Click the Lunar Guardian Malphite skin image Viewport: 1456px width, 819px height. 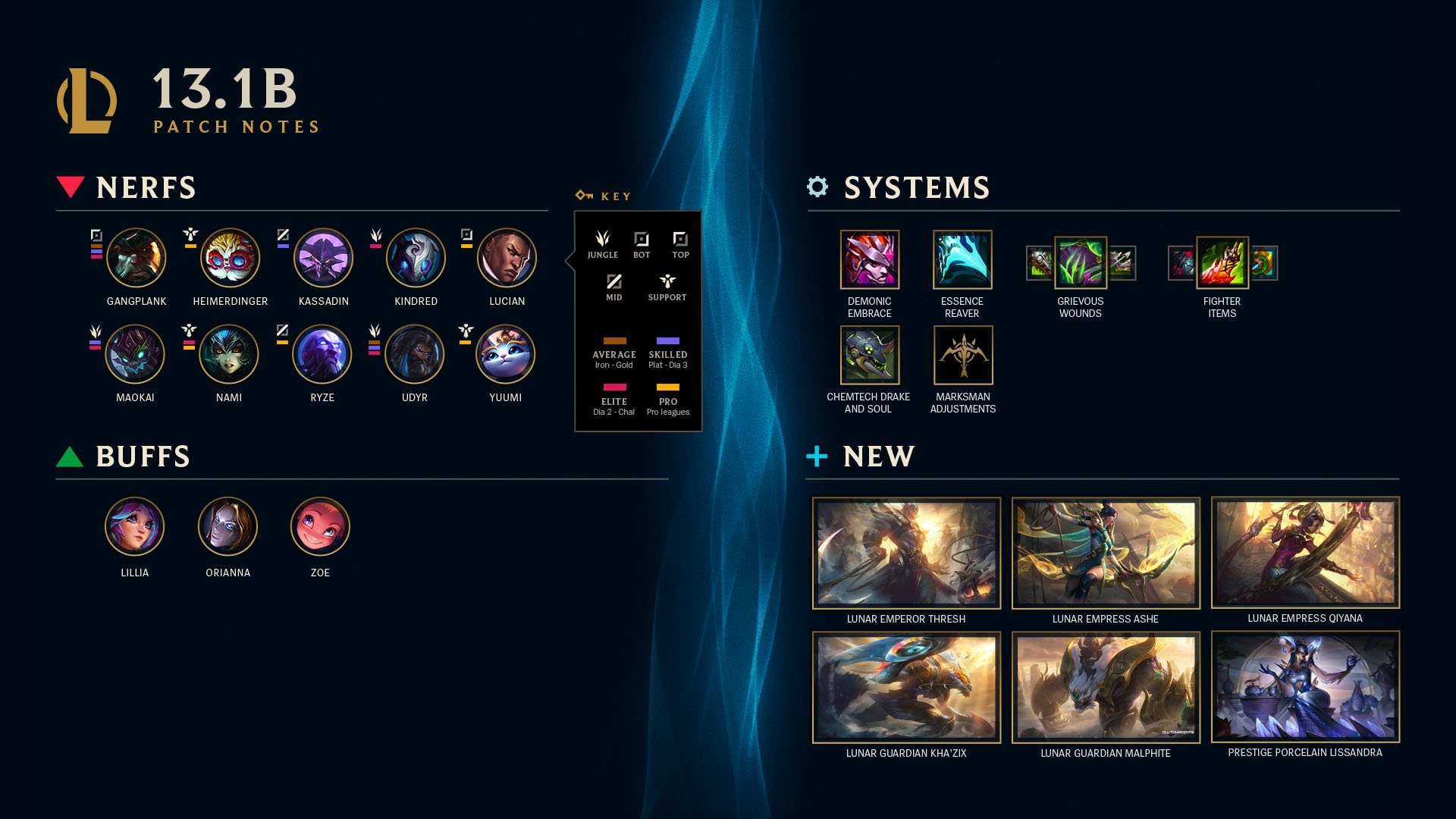pyautogui.click(x=1106, y=687)
